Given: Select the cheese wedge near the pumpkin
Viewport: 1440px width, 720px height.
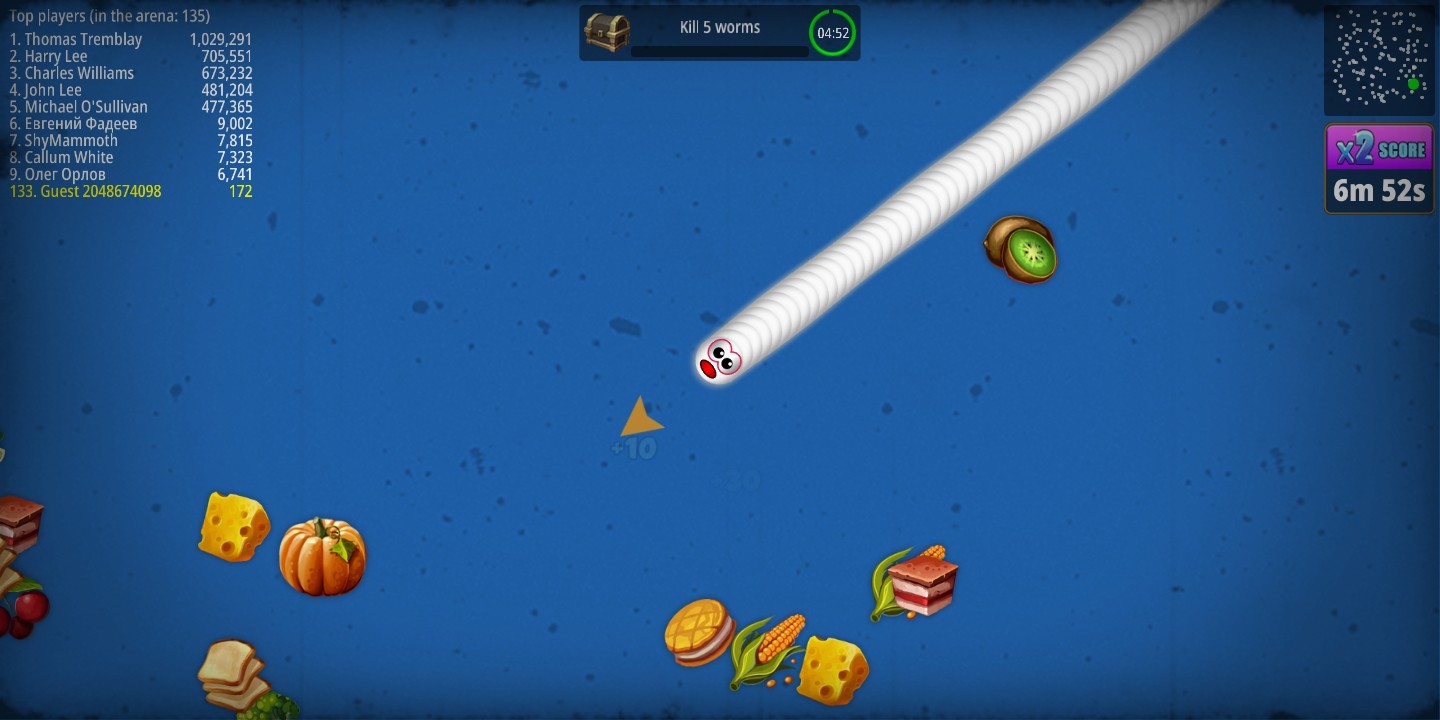Looking at the screenshot, I should [233, 524].
